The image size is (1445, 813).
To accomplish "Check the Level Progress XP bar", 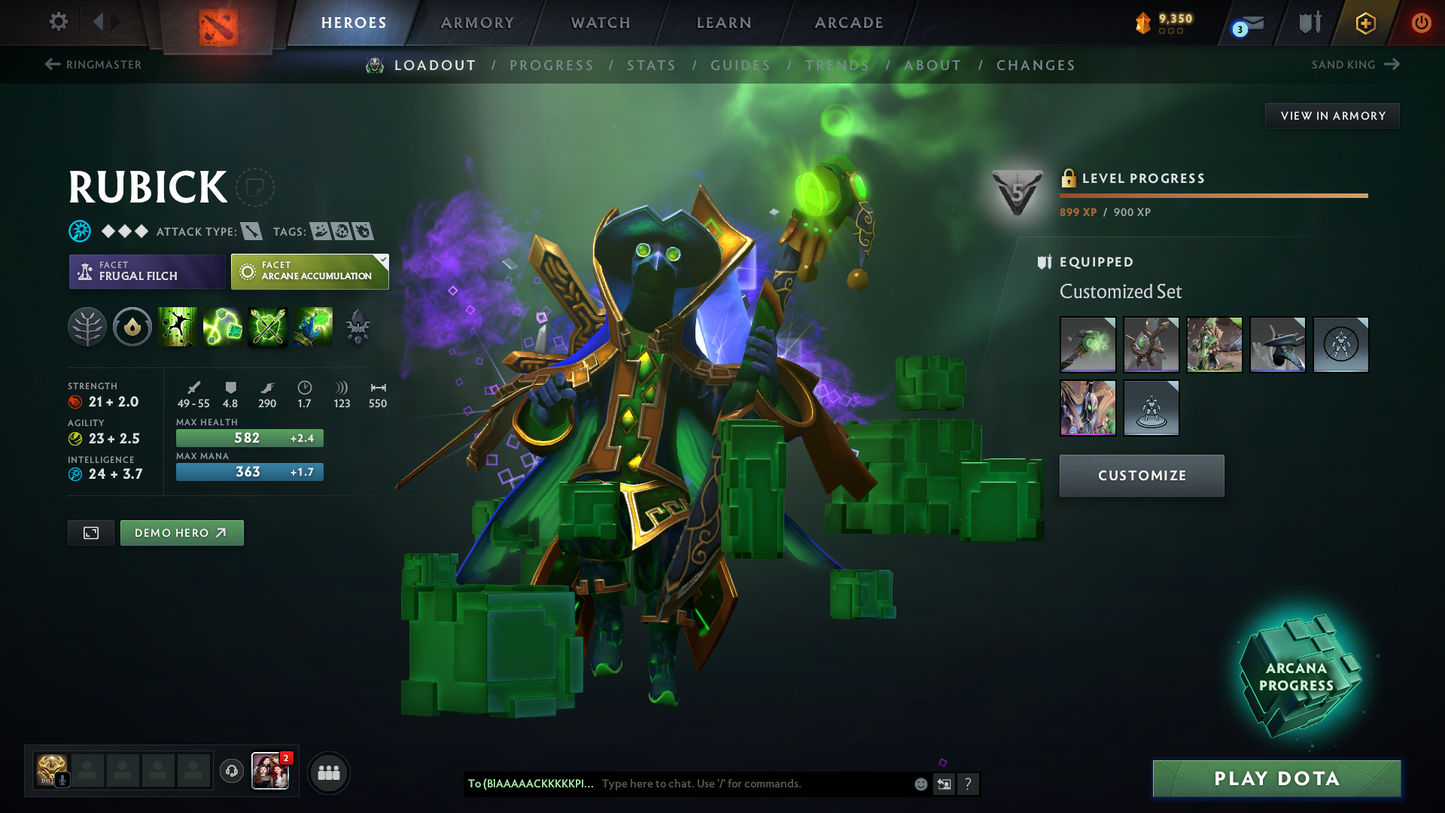I will (1213, 196).
